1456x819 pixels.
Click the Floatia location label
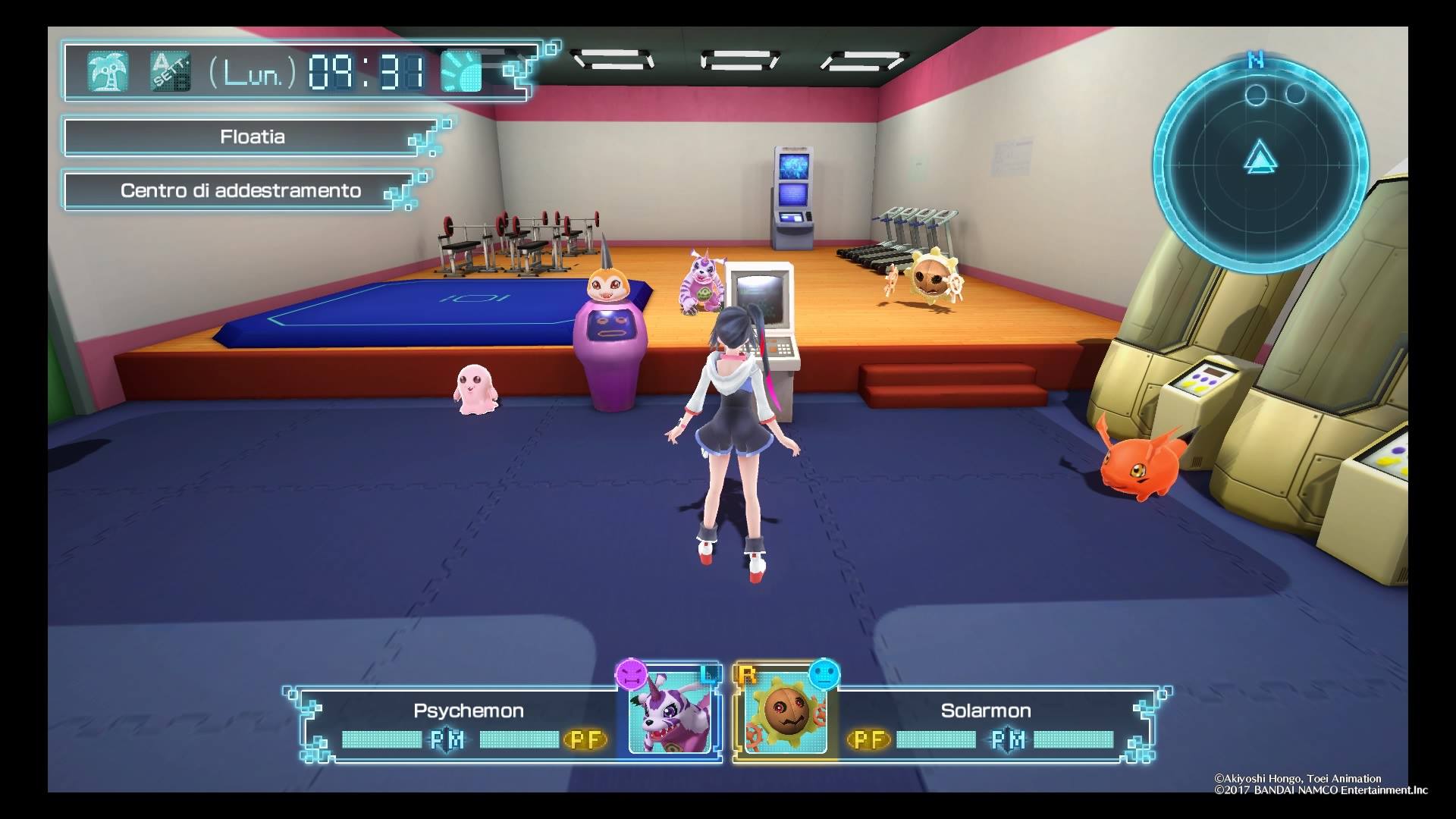click(x=253, y=137)
